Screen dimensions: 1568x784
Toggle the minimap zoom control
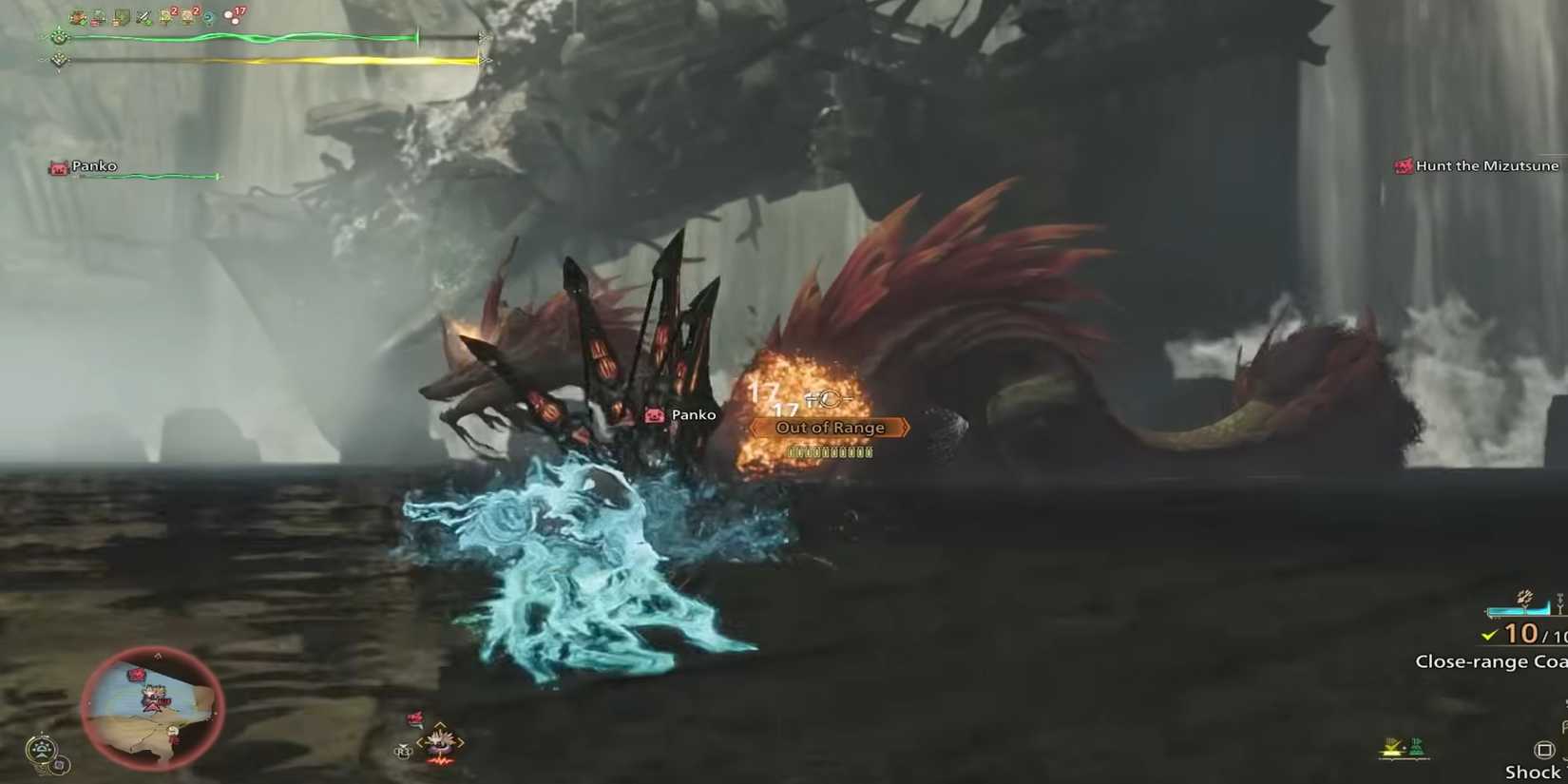point(58,764)
